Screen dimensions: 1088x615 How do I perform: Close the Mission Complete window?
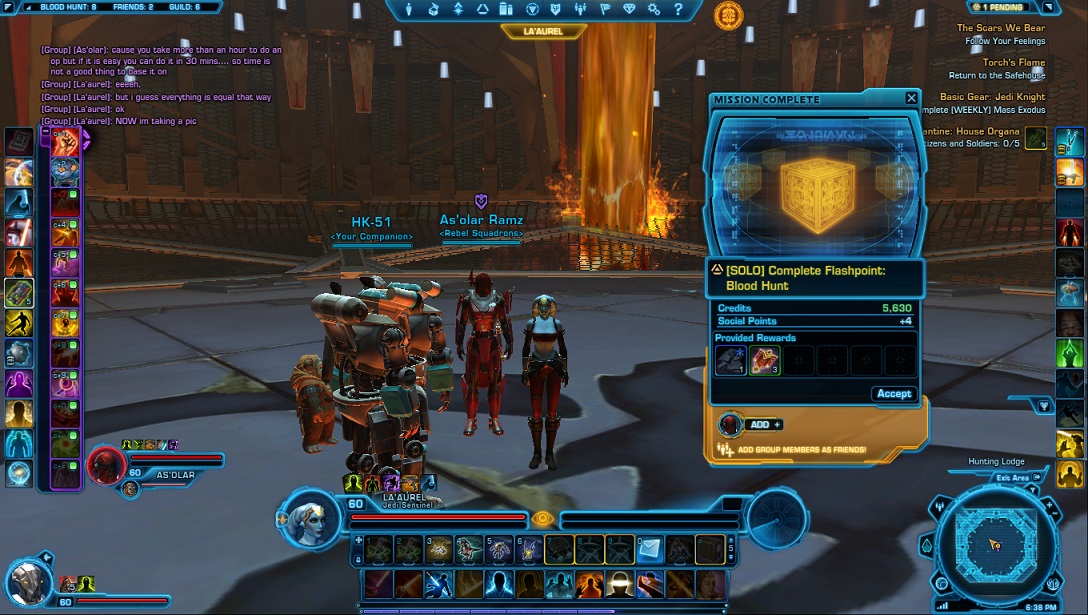point(911,98)
